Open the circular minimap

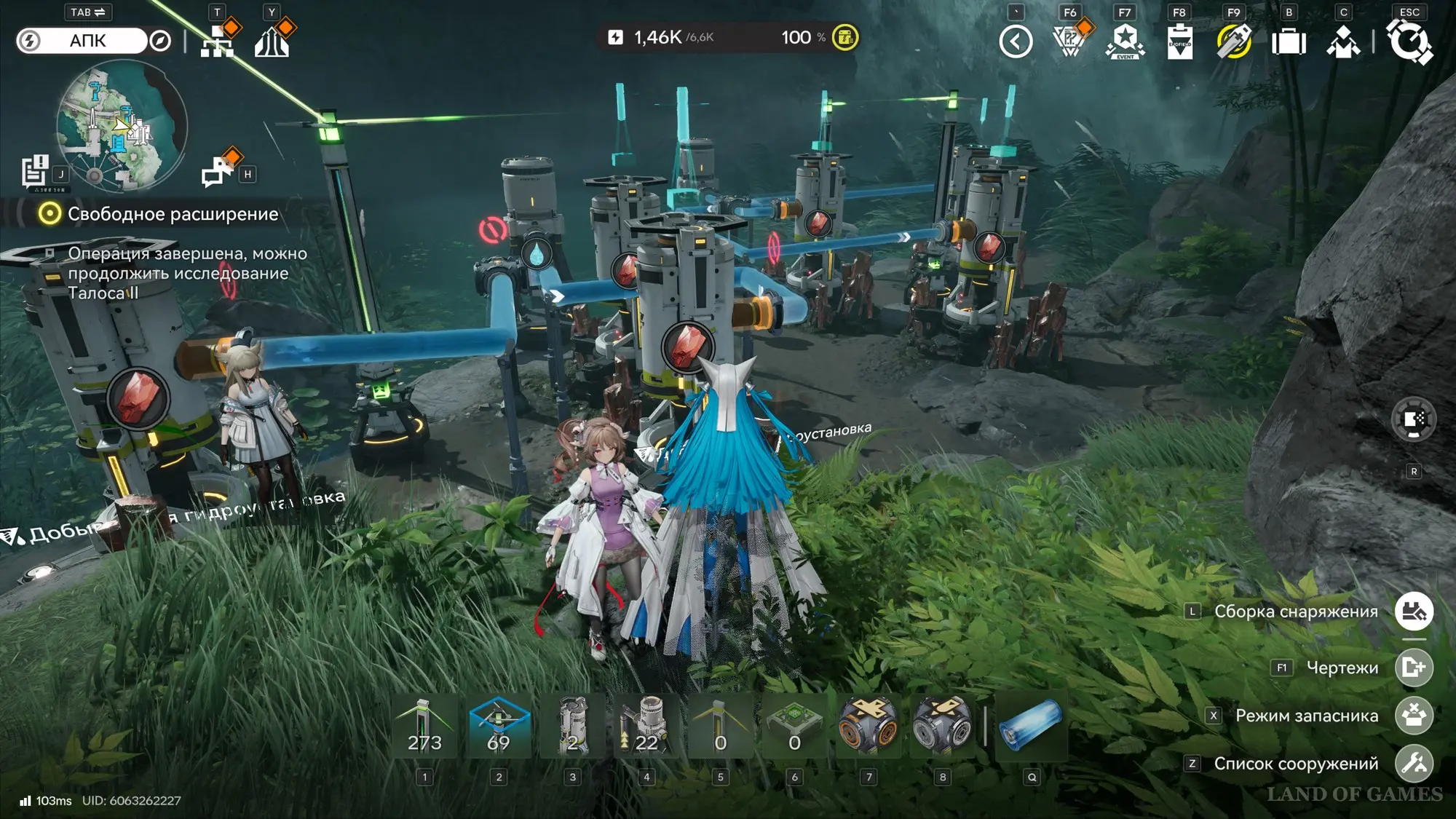pos(122,126)
